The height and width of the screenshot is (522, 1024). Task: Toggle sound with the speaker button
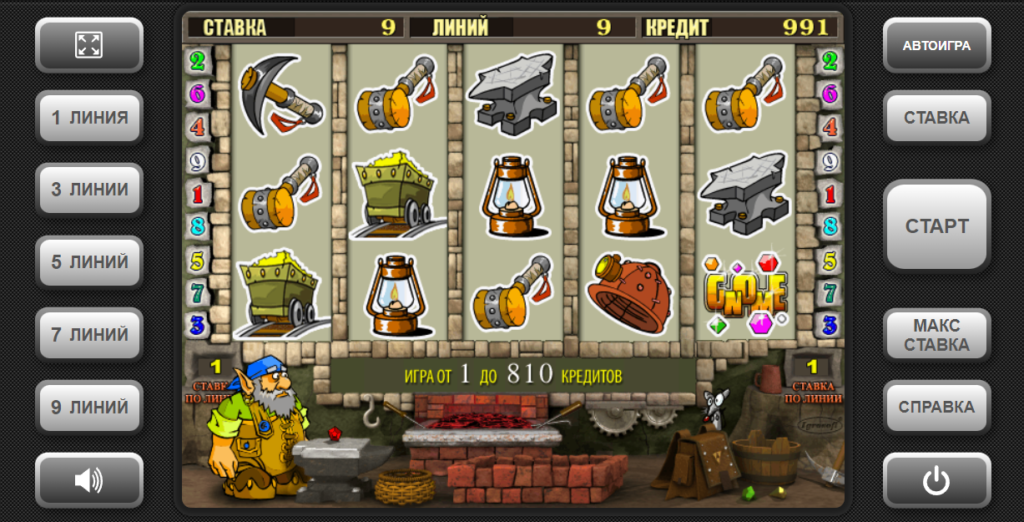point(89,480)
